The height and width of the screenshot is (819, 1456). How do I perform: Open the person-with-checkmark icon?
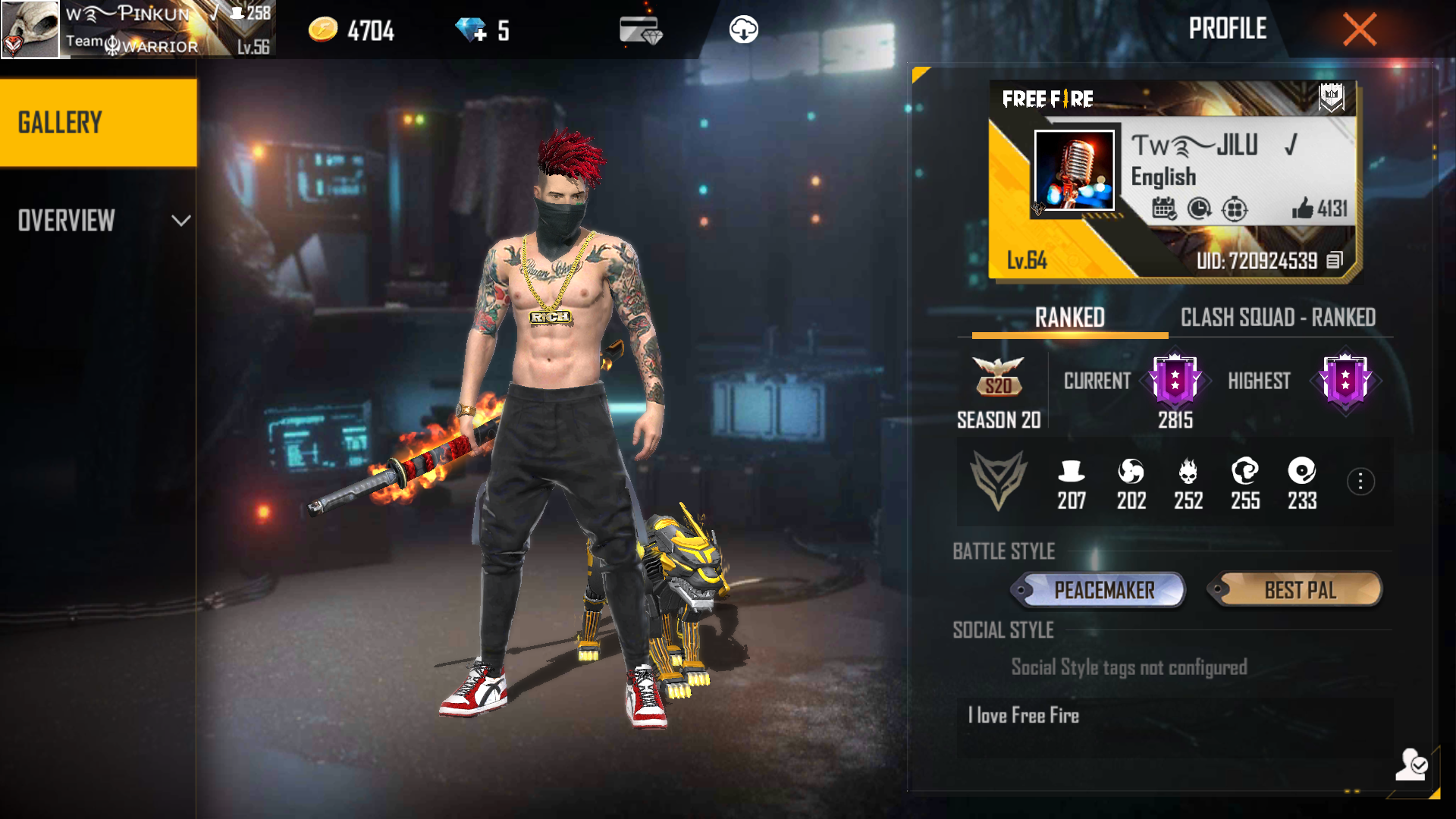(1410, 764)
